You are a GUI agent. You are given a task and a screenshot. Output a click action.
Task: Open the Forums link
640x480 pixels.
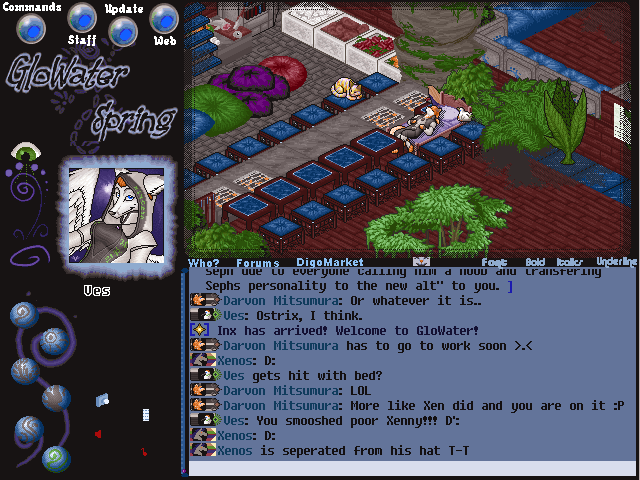click(257, 263)
